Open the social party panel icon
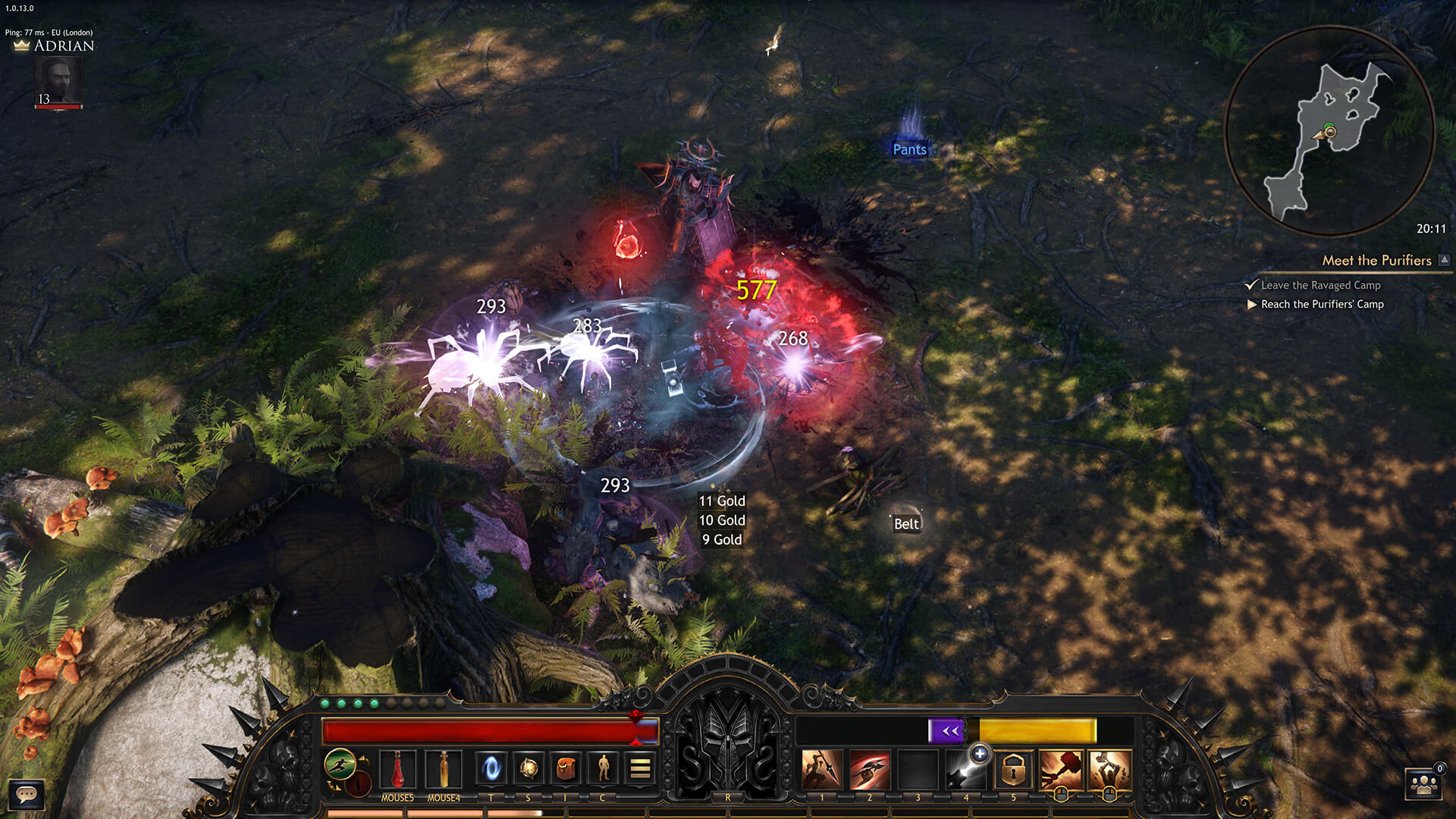The image size is (1456, 819). coord(1423,785)
